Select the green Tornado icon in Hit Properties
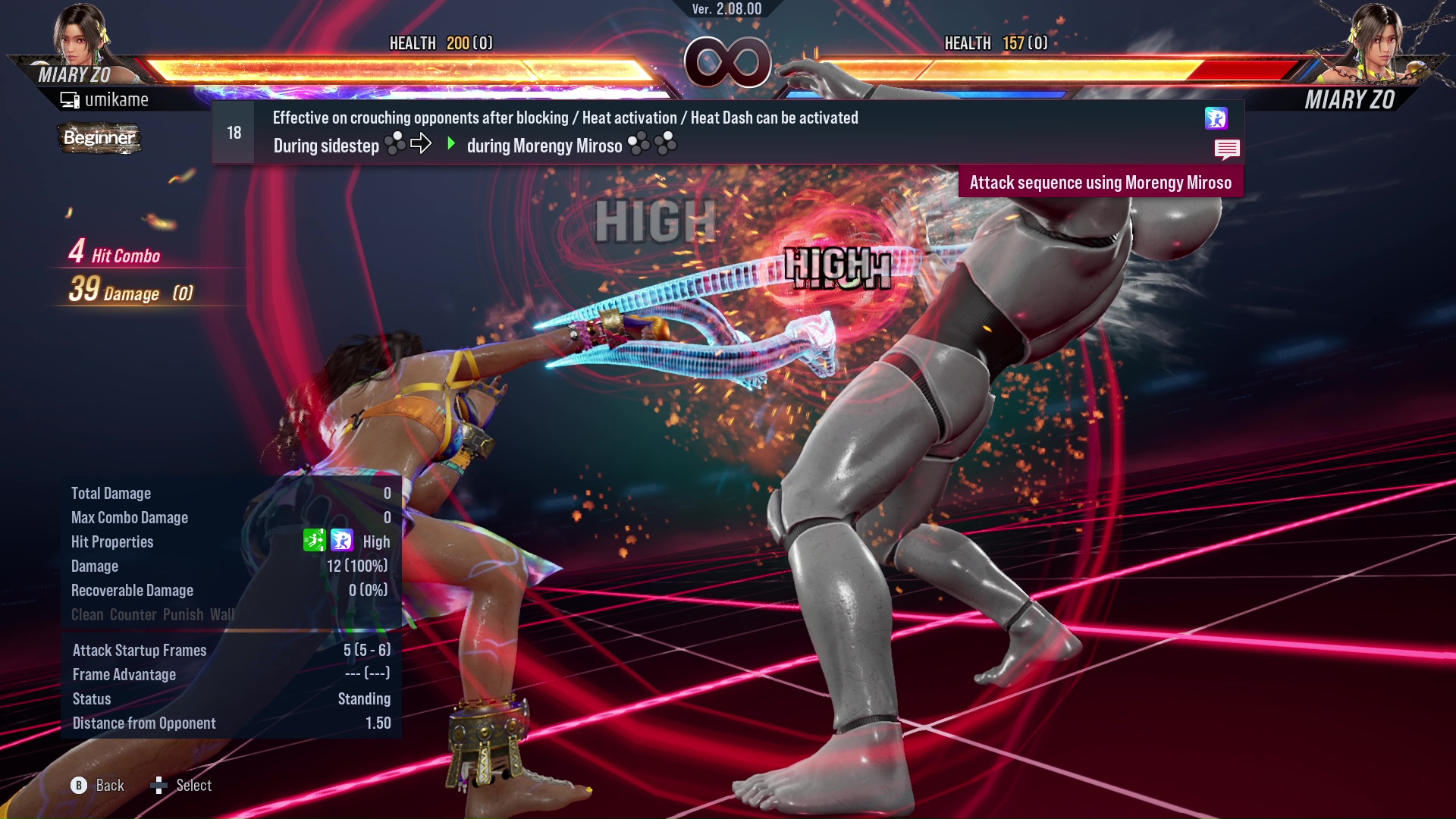 point(316,541)
